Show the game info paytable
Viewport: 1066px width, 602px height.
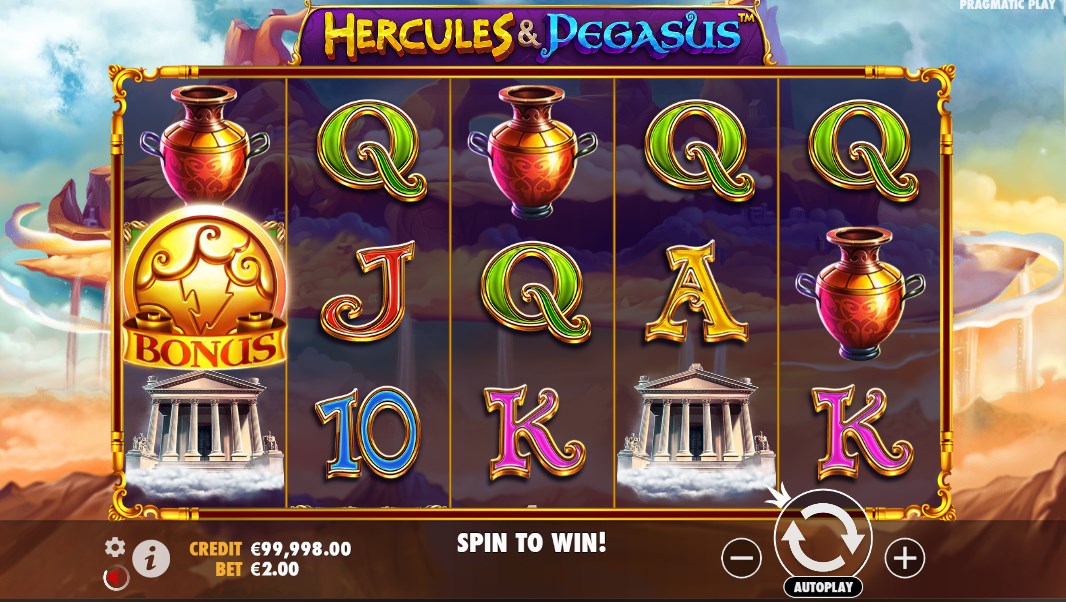click(x=151, y=559)
